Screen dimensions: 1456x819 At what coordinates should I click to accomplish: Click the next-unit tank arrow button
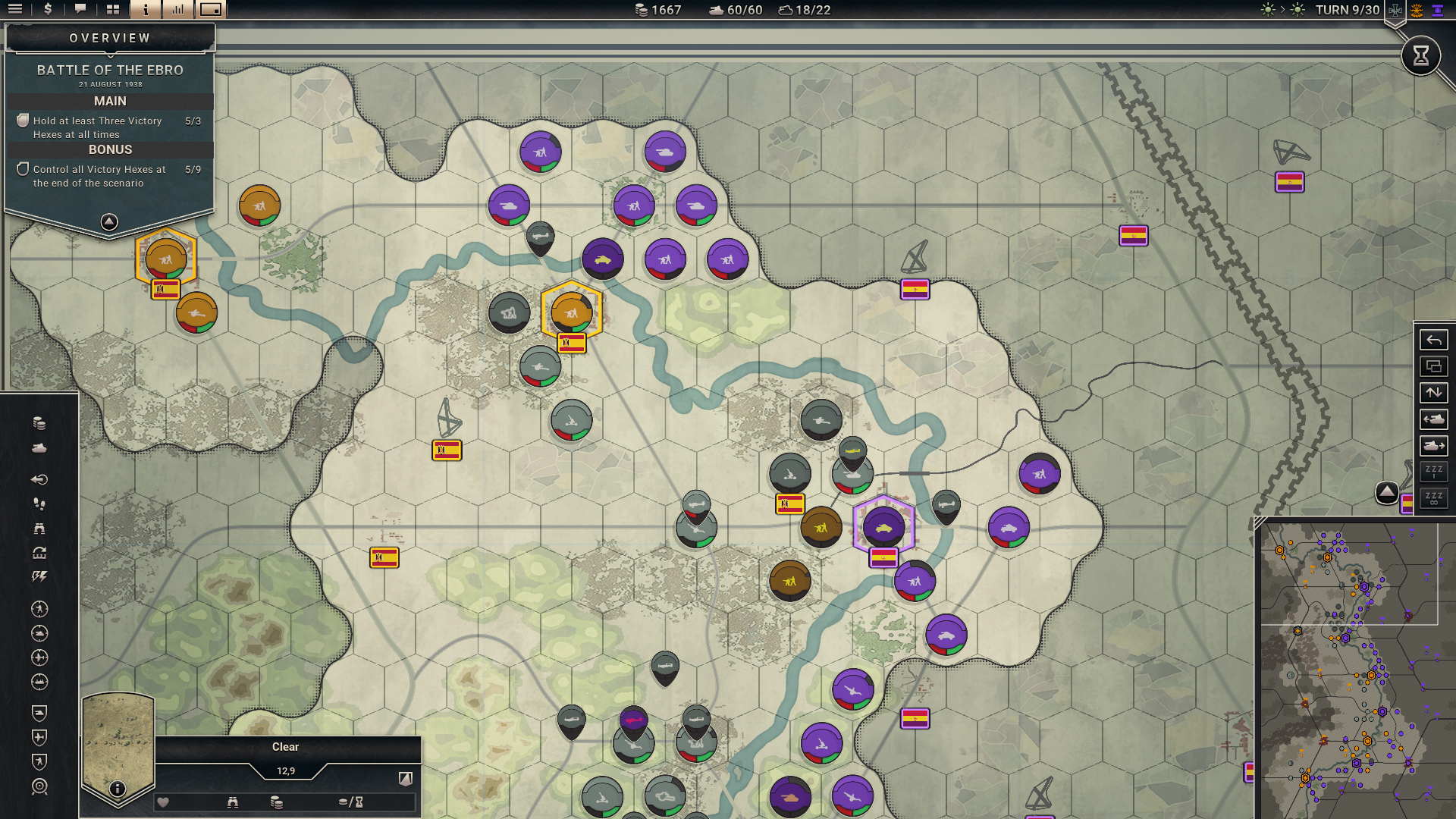[1433, 446]
